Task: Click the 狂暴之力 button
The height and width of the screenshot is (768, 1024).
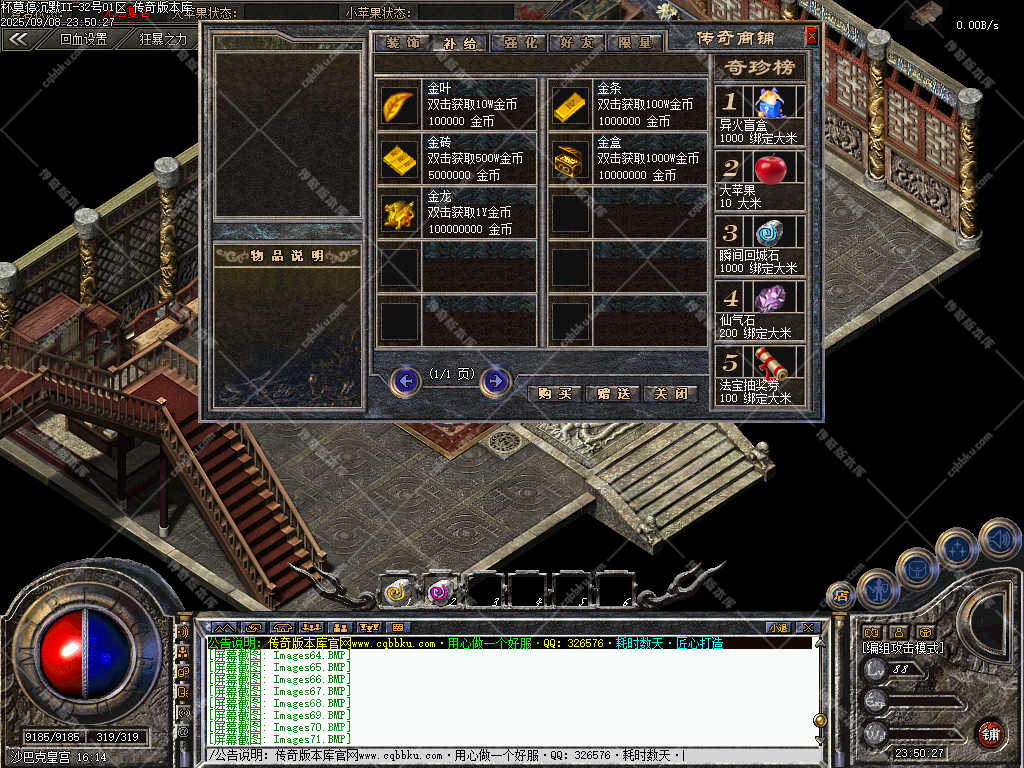Action: pos(163,40)
